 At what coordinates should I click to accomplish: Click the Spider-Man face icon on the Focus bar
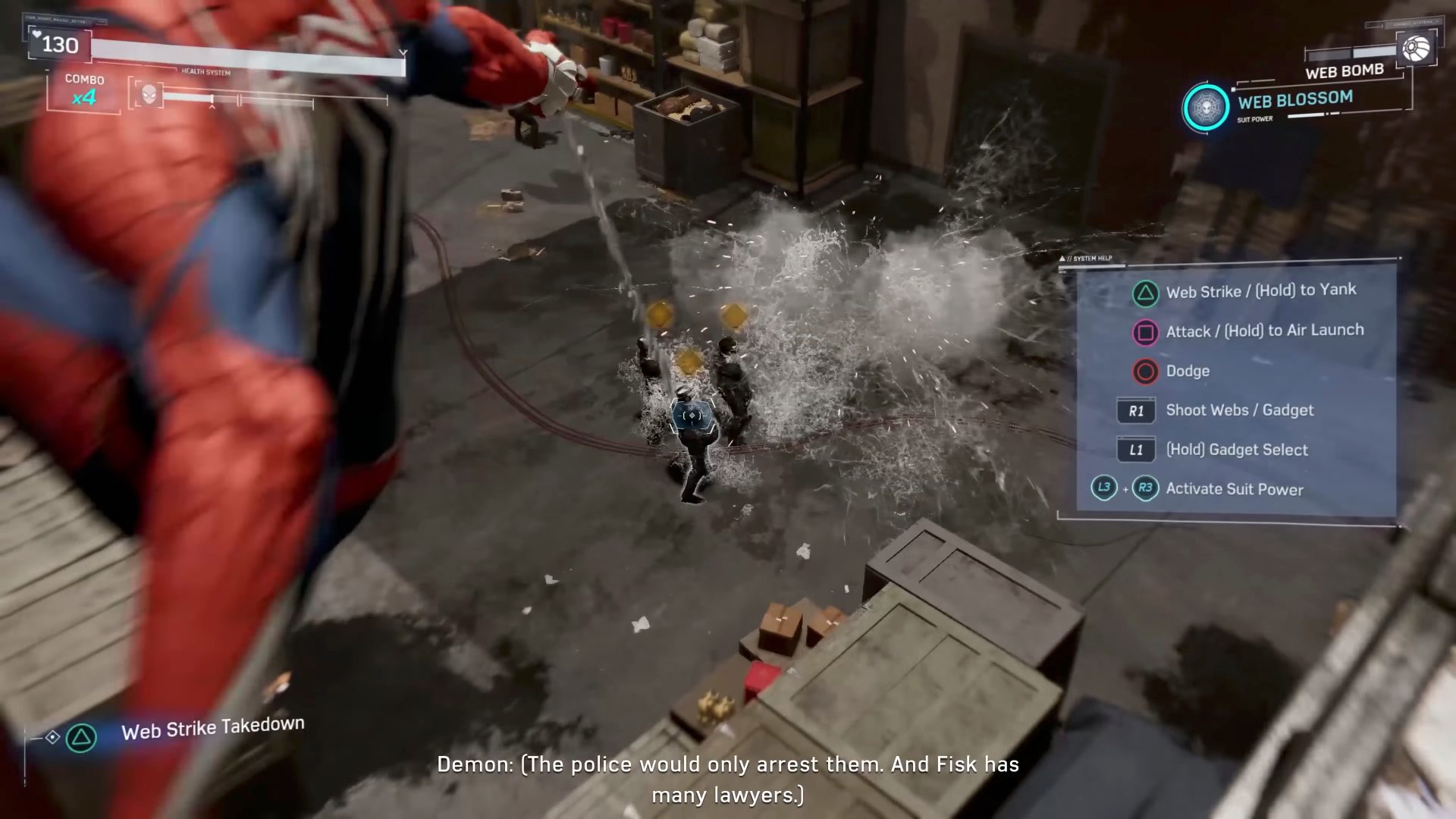point(149,94)
